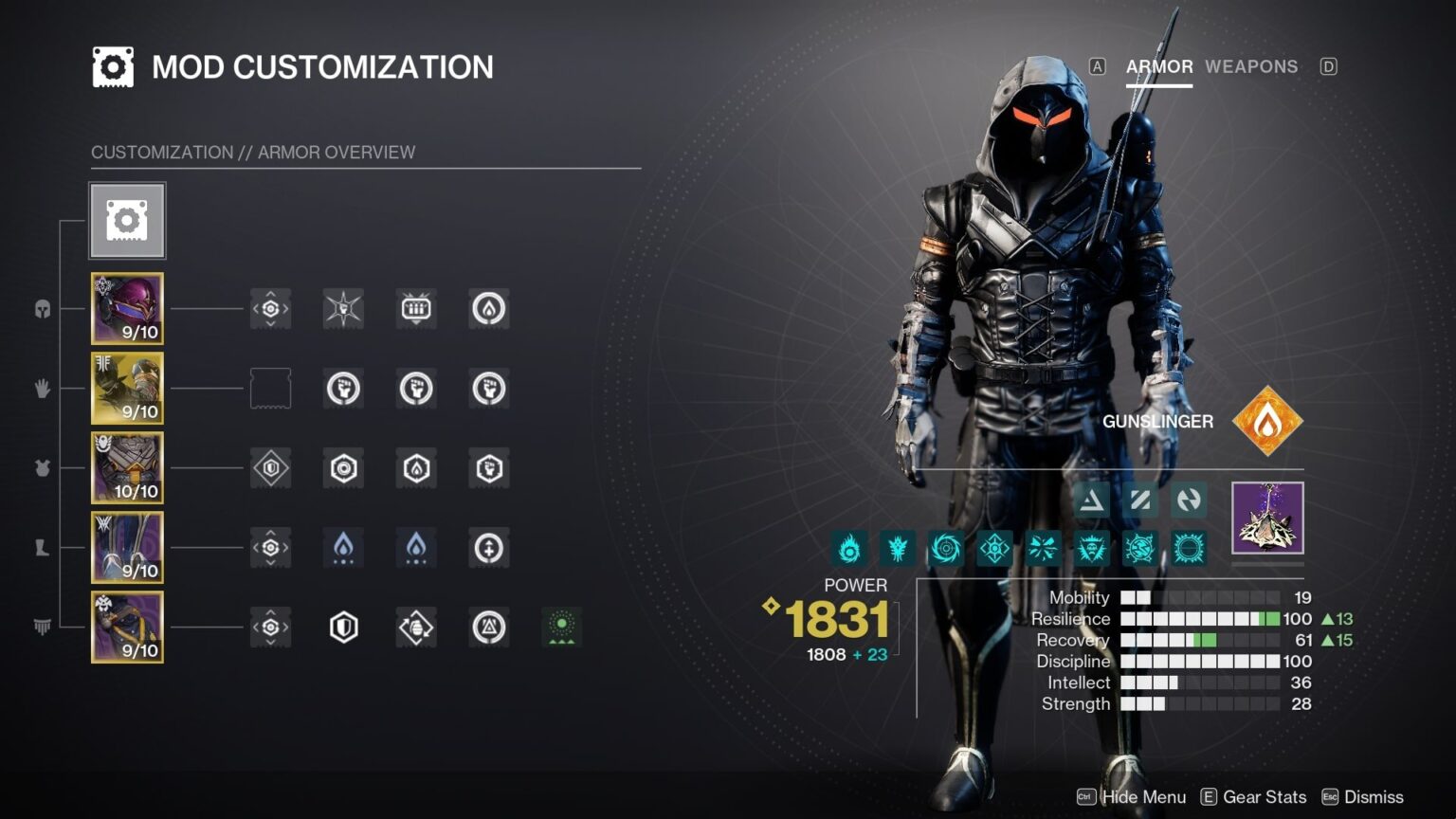Image resolution: width=1456 pixels, height=819 pixels.
Task: Click the empty arms mod socket
Action: pyautogui.click(x=270, y=388)
